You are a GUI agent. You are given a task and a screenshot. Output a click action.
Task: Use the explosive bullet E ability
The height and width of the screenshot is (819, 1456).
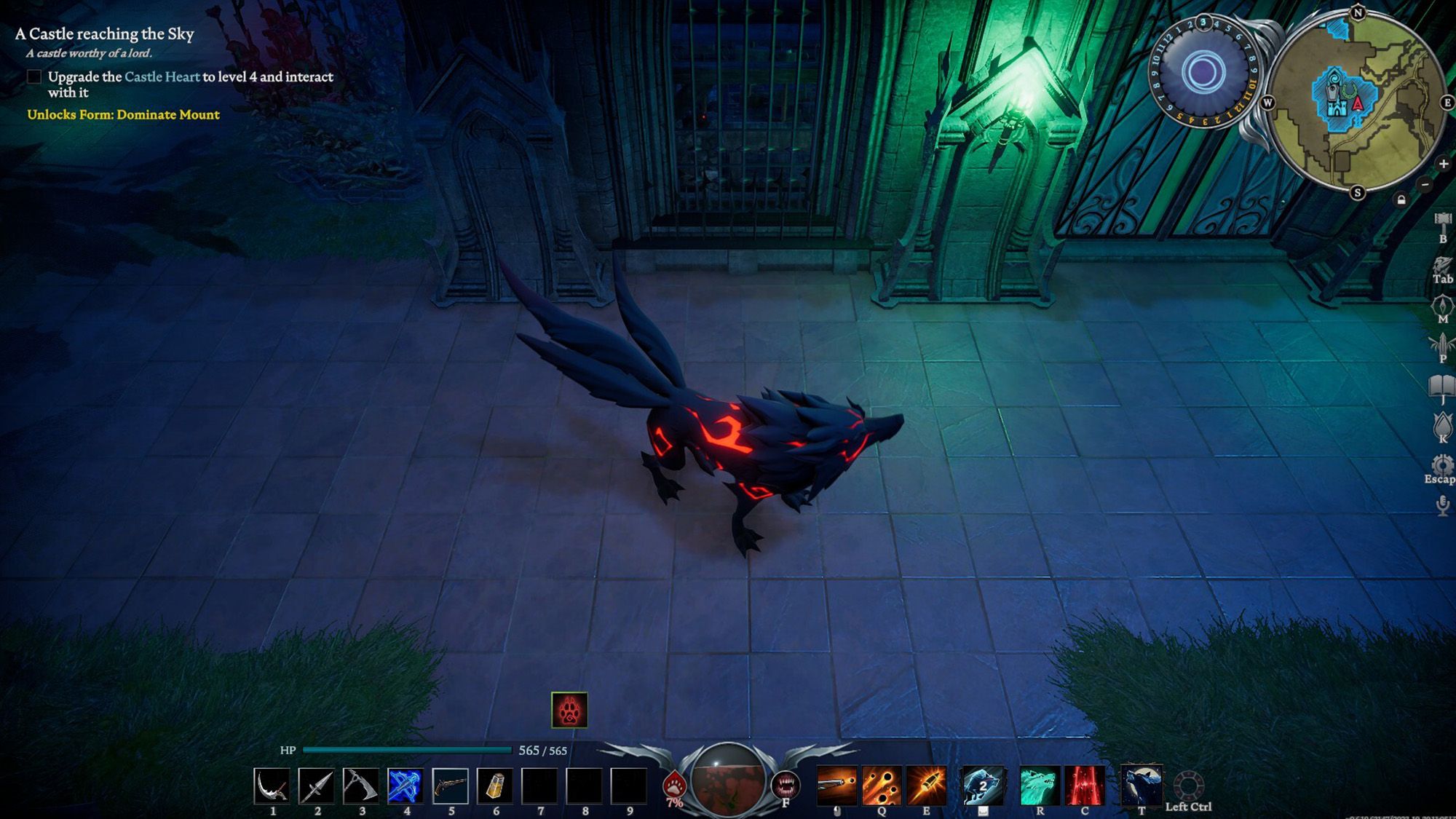pos(926,785)
